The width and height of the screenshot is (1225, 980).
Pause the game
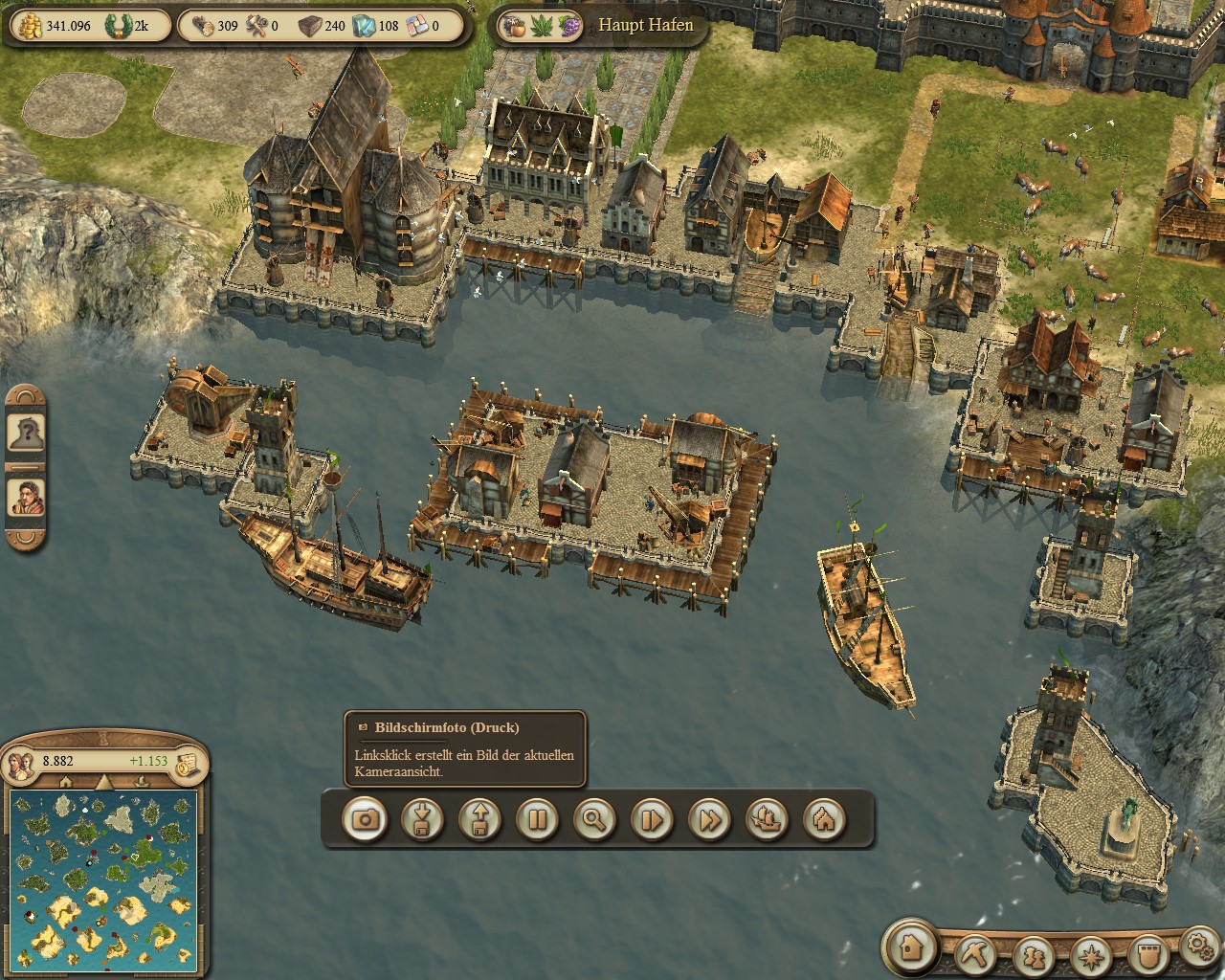537,819
